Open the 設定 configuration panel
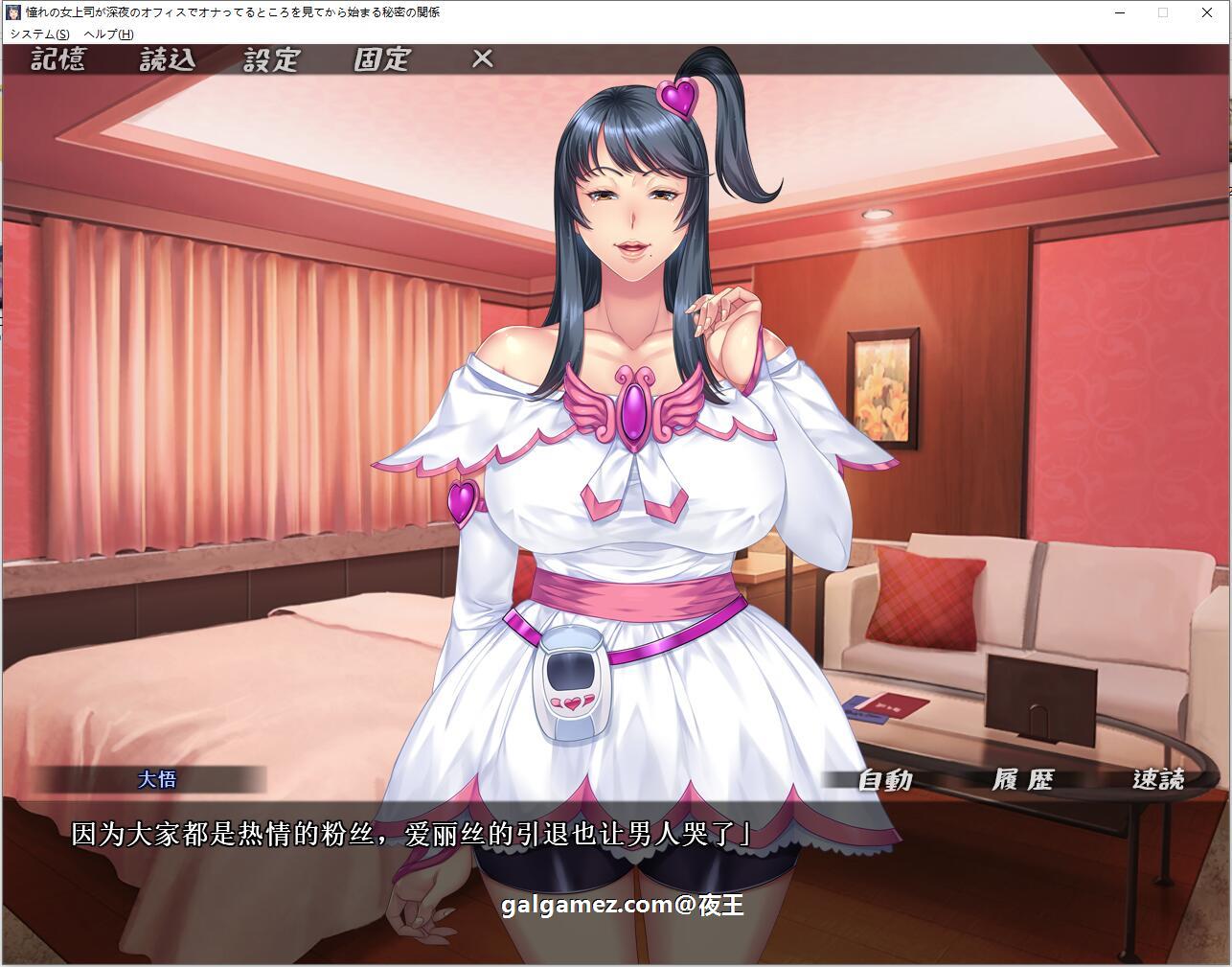The height and width of the screenshot is (967, 1232). point(270,59)
